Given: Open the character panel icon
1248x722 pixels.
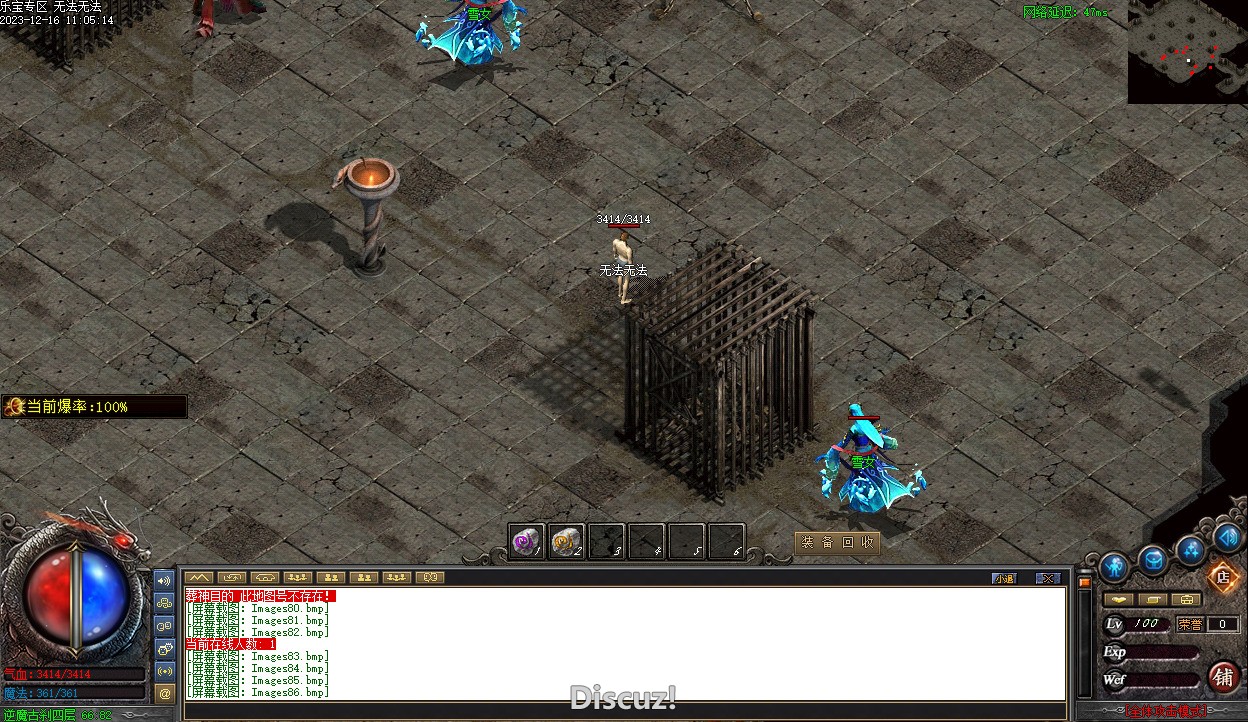Looking at the screenshot, I should pos(1114,567).
